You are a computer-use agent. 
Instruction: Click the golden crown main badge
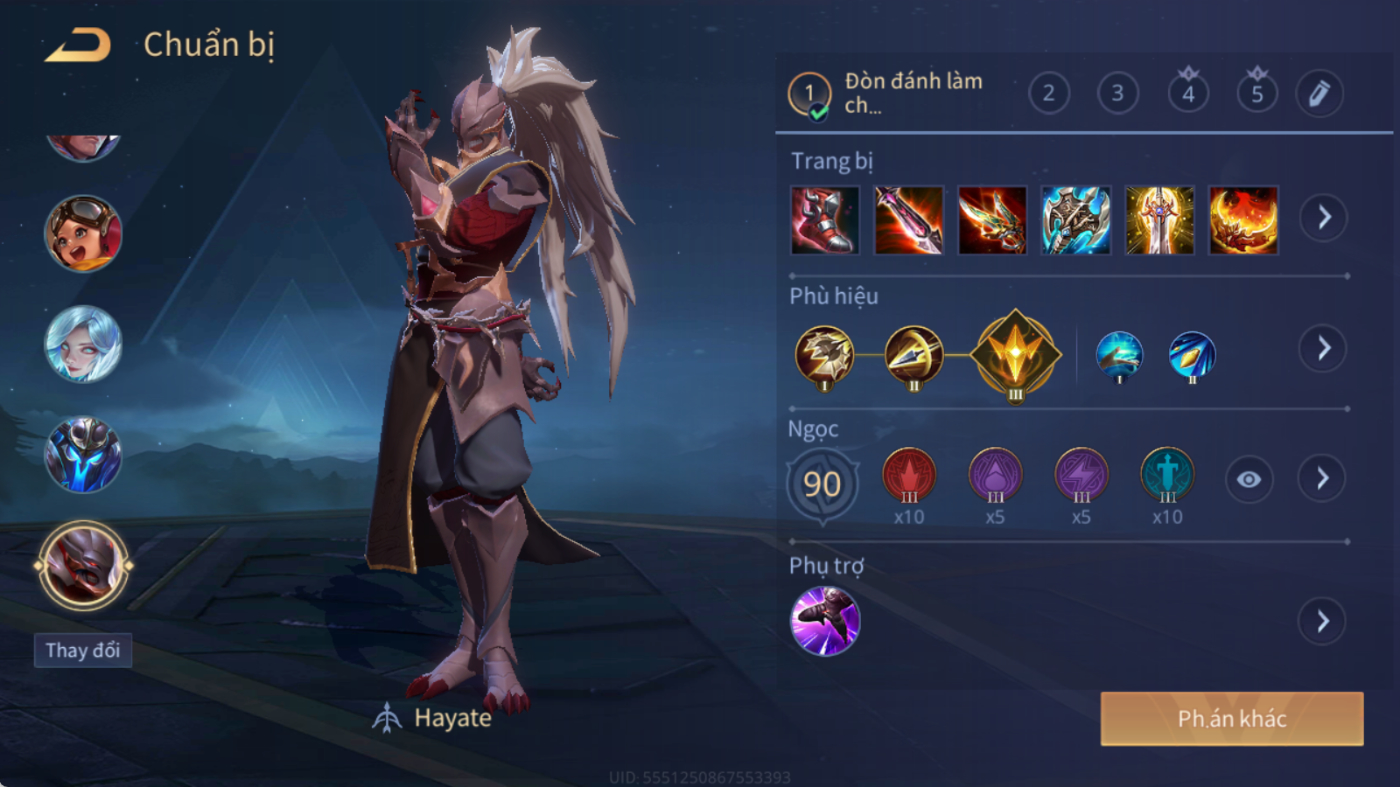tap(1015, 352)
